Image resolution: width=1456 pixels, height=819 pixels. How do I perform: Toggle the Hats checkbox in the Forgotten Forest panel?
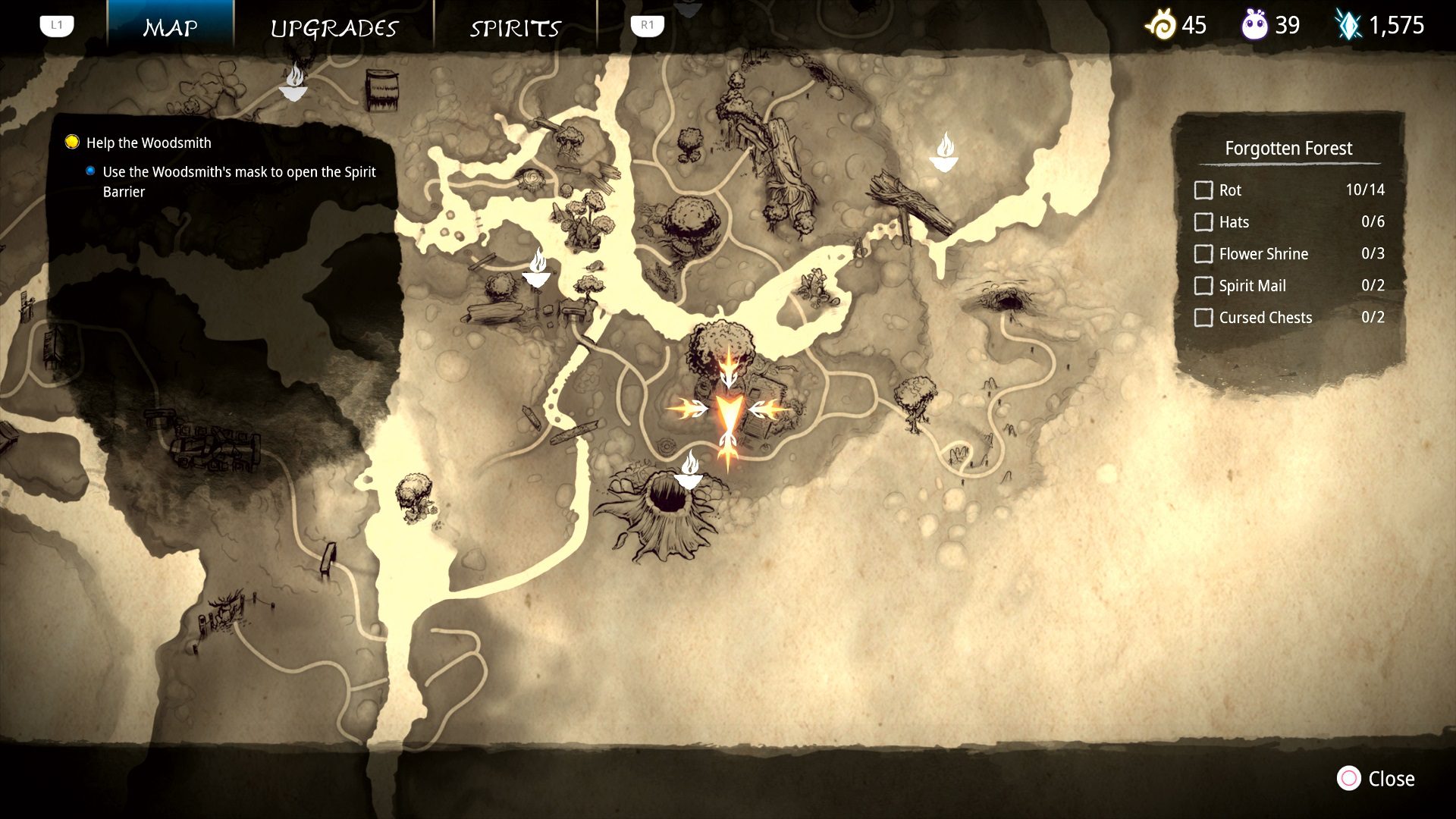tap(1204, 222)
